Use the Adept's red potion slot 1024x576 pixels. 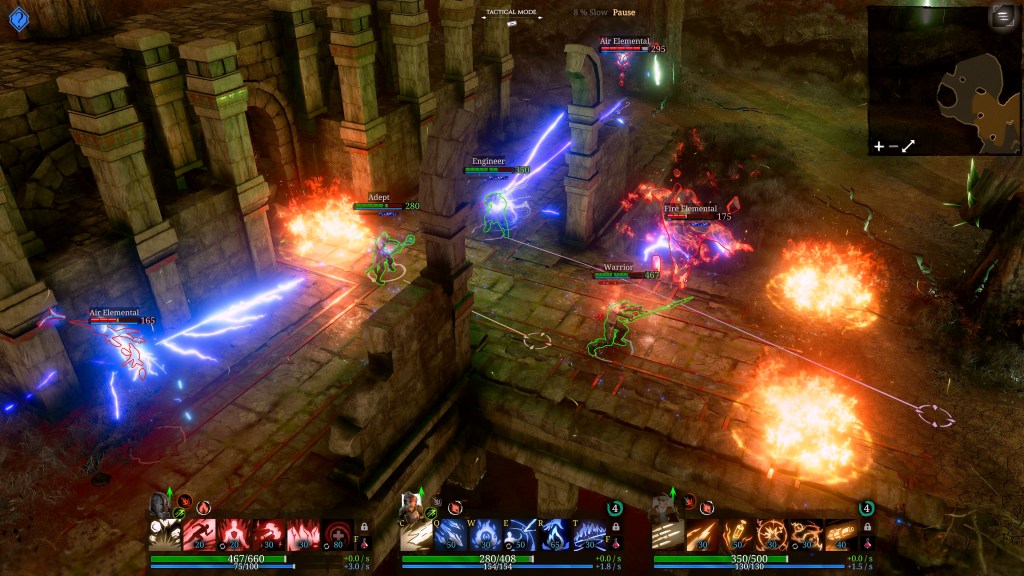click(616, 545)
